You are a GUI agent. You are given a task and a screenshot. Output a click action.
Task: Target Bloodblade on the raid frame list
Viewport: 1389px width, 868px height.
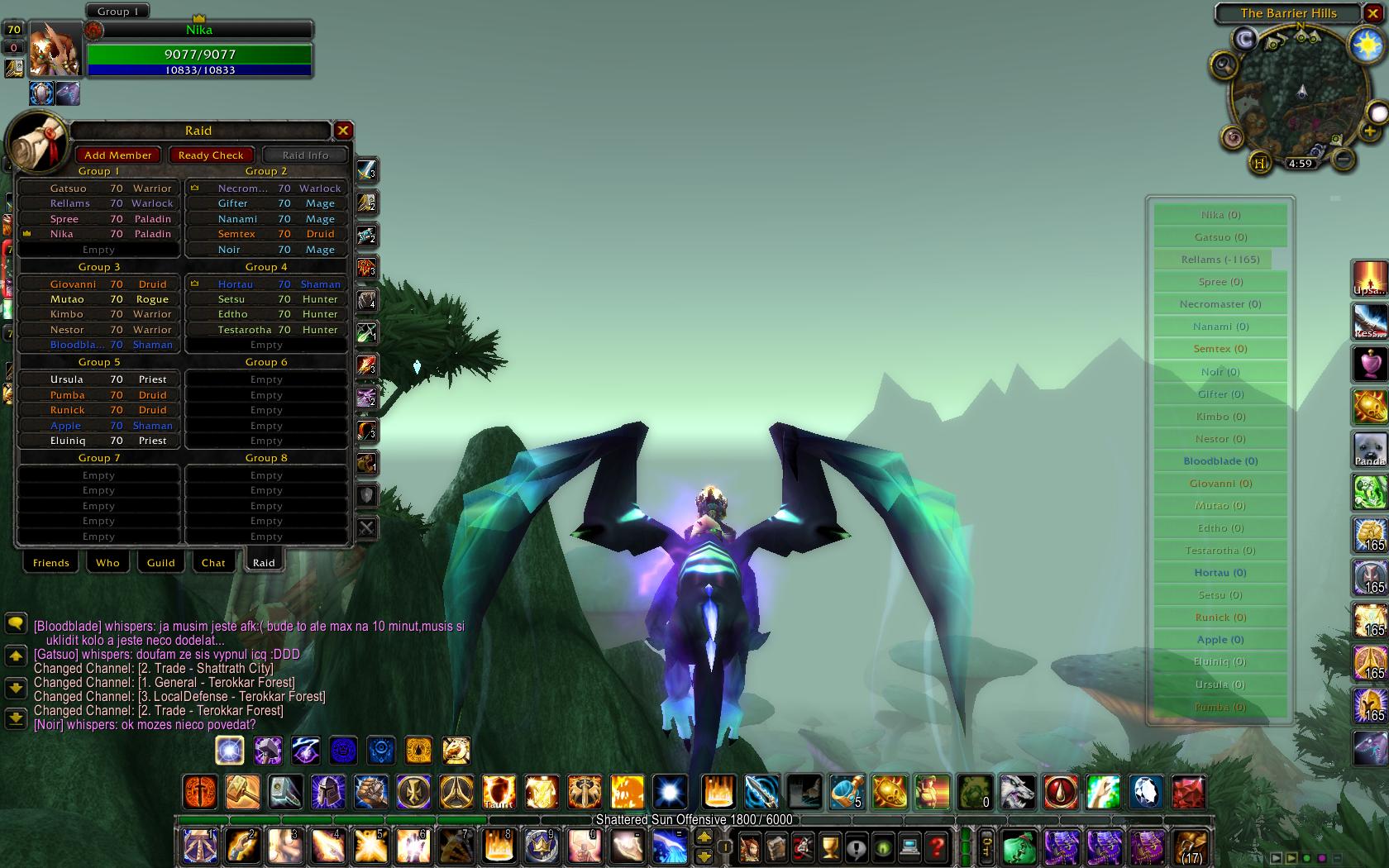[1220, 461]
